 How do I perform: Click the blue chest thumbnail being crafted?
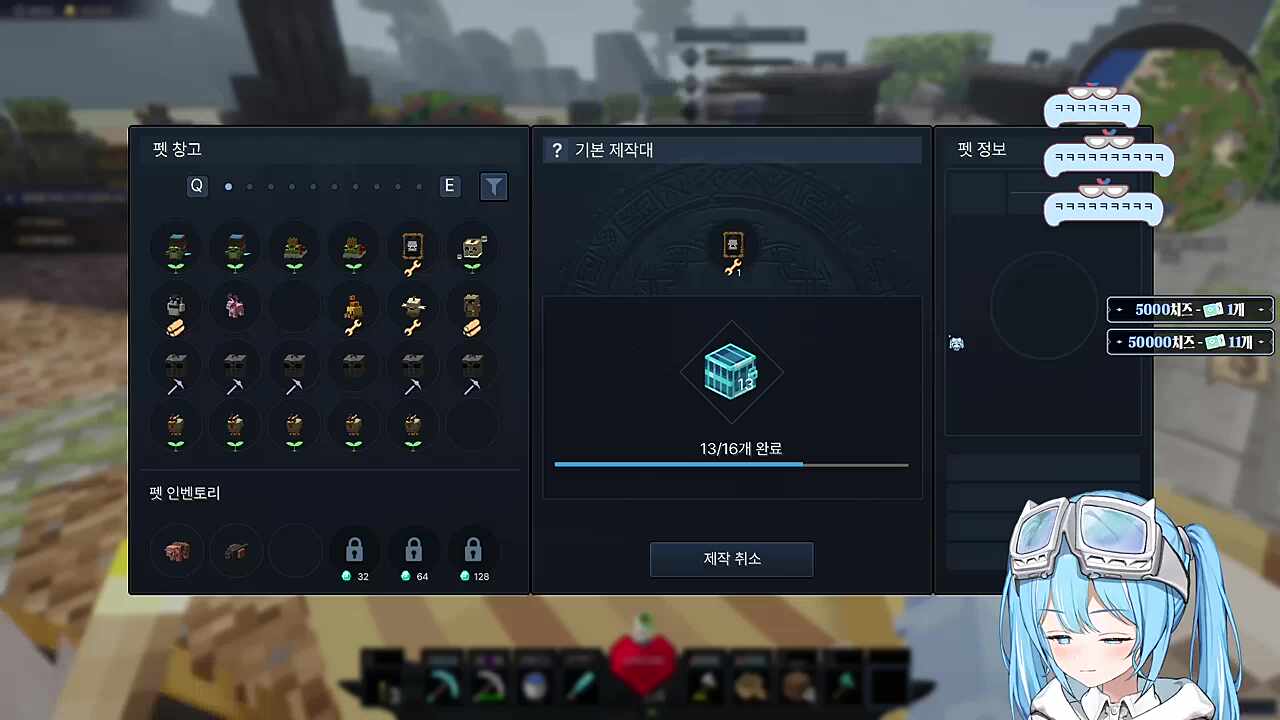(x=731, y=372)
